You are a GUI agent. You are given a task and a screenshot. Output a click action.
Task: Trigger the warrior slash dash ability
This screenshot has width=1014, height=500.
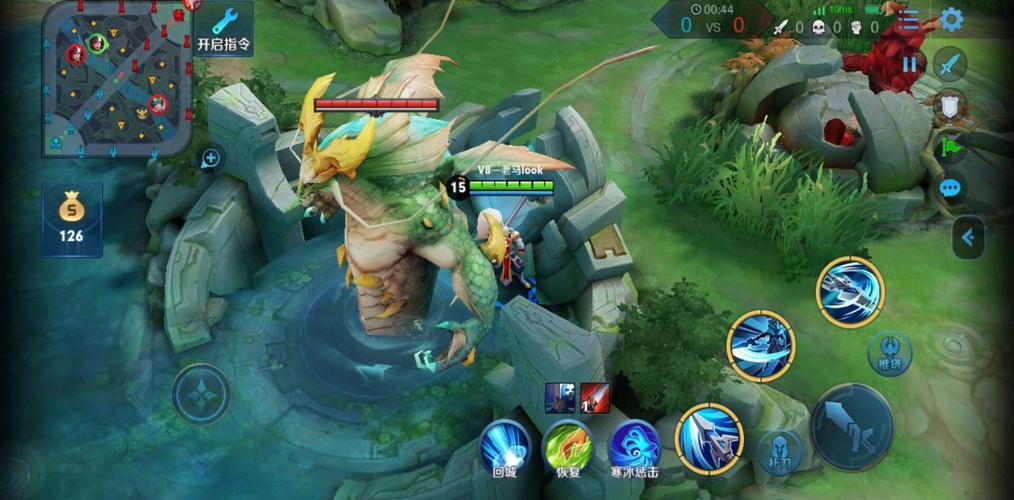tap(761, 346)
